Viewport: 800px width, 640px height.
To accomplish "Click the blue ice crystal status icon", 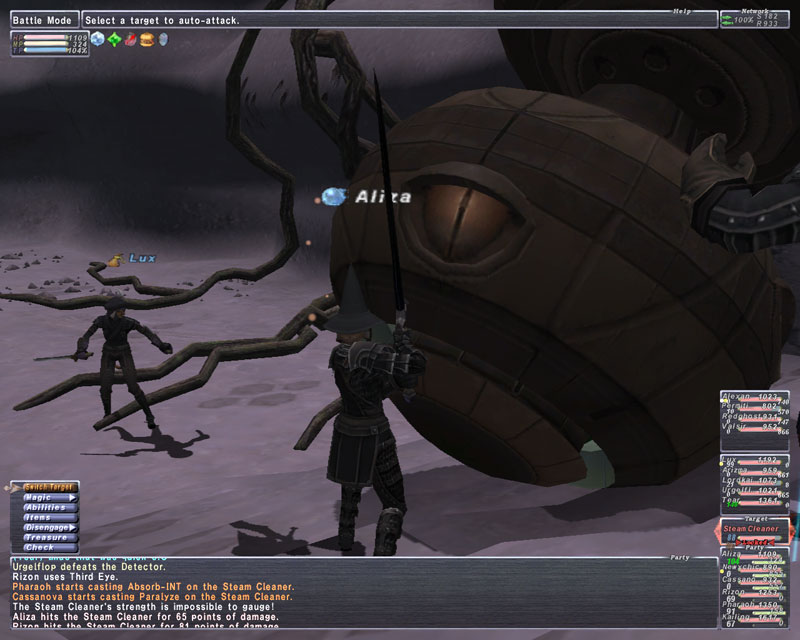I will click(x=97, y=40).
